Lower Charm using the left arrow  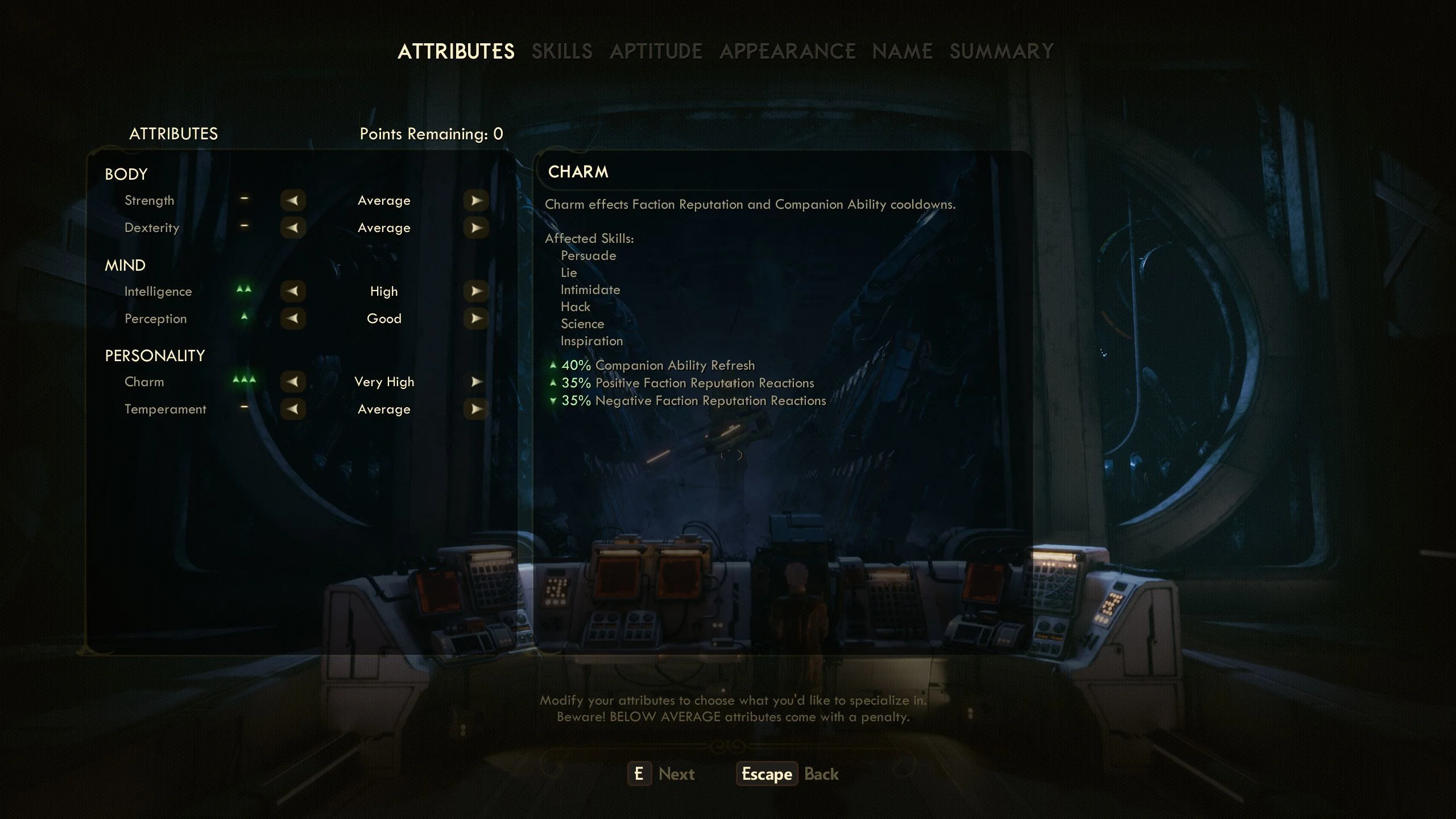click(293, 382)
